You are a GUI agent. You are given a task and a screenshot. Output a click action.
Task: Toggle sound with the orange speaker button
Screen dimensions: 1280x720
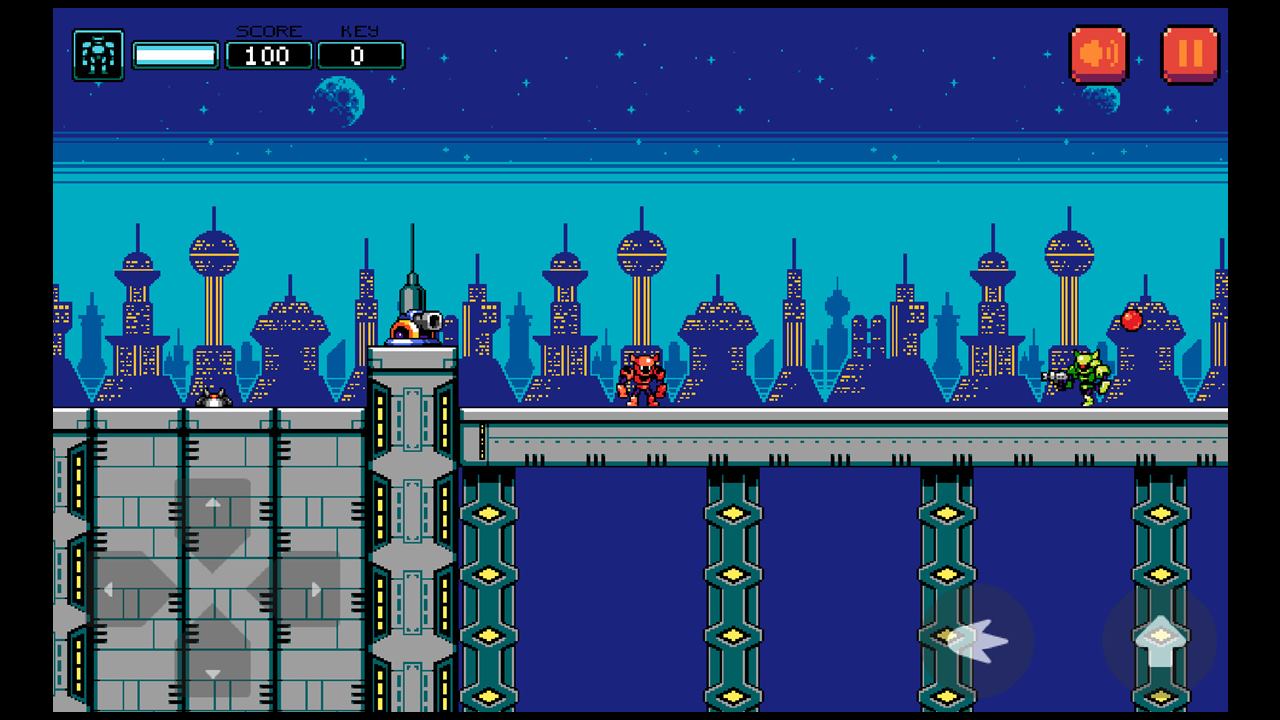[1099, 54]
